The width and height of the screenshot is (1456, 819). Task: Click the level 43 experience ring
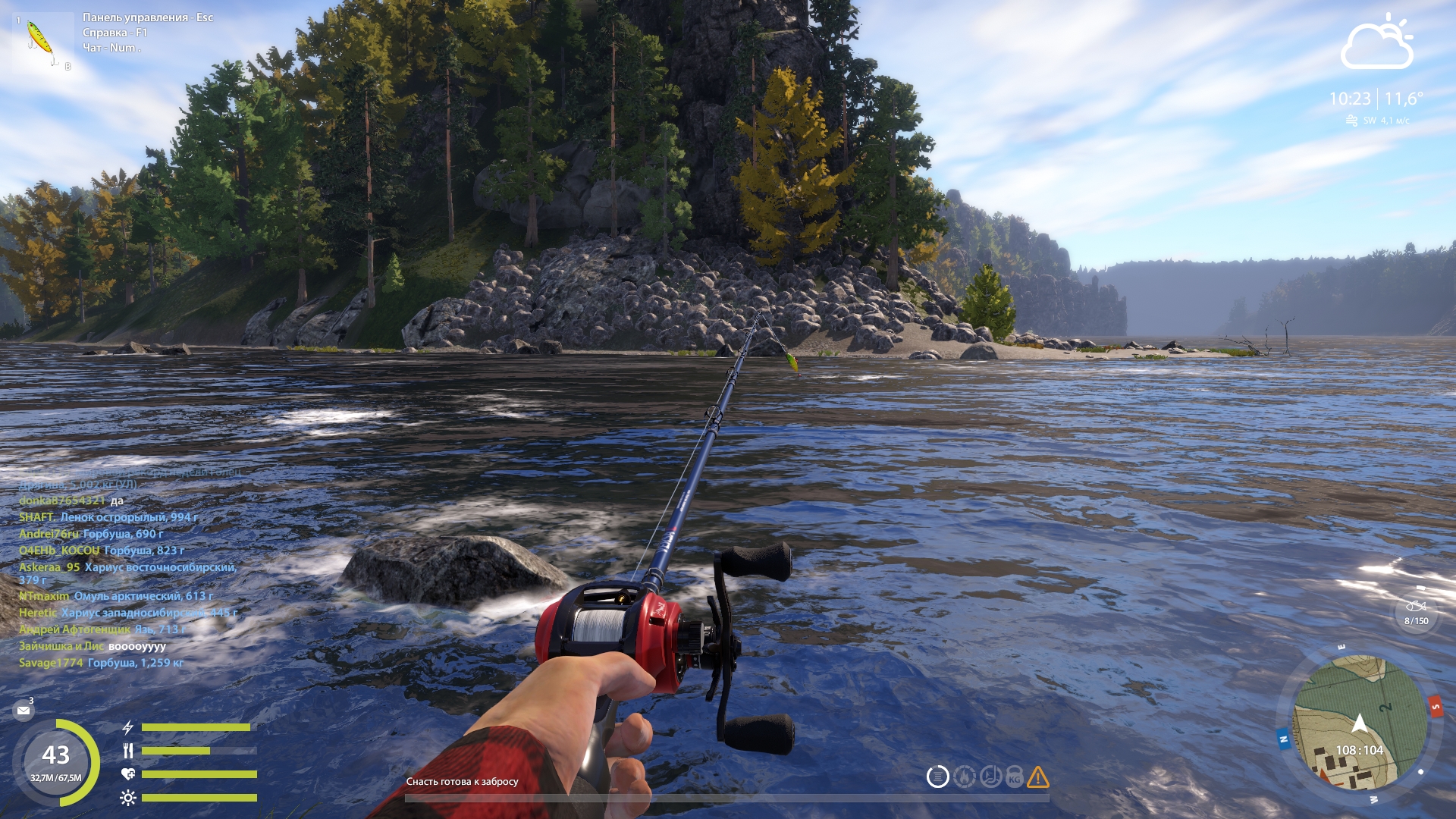click(56, 761)
